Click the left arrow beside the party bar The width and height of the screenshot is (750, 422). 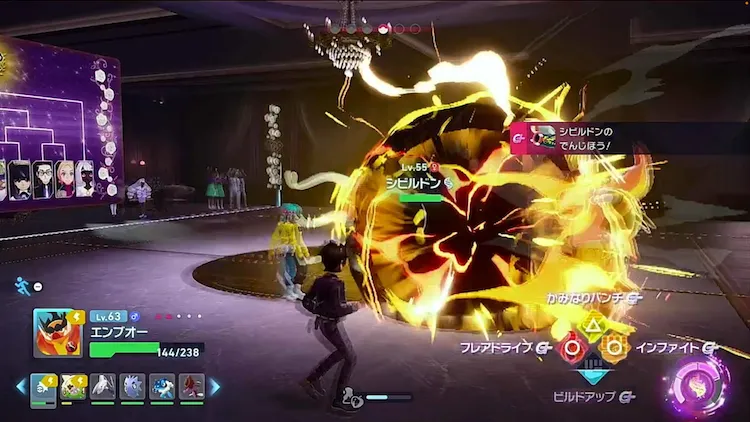pos(20,386)
